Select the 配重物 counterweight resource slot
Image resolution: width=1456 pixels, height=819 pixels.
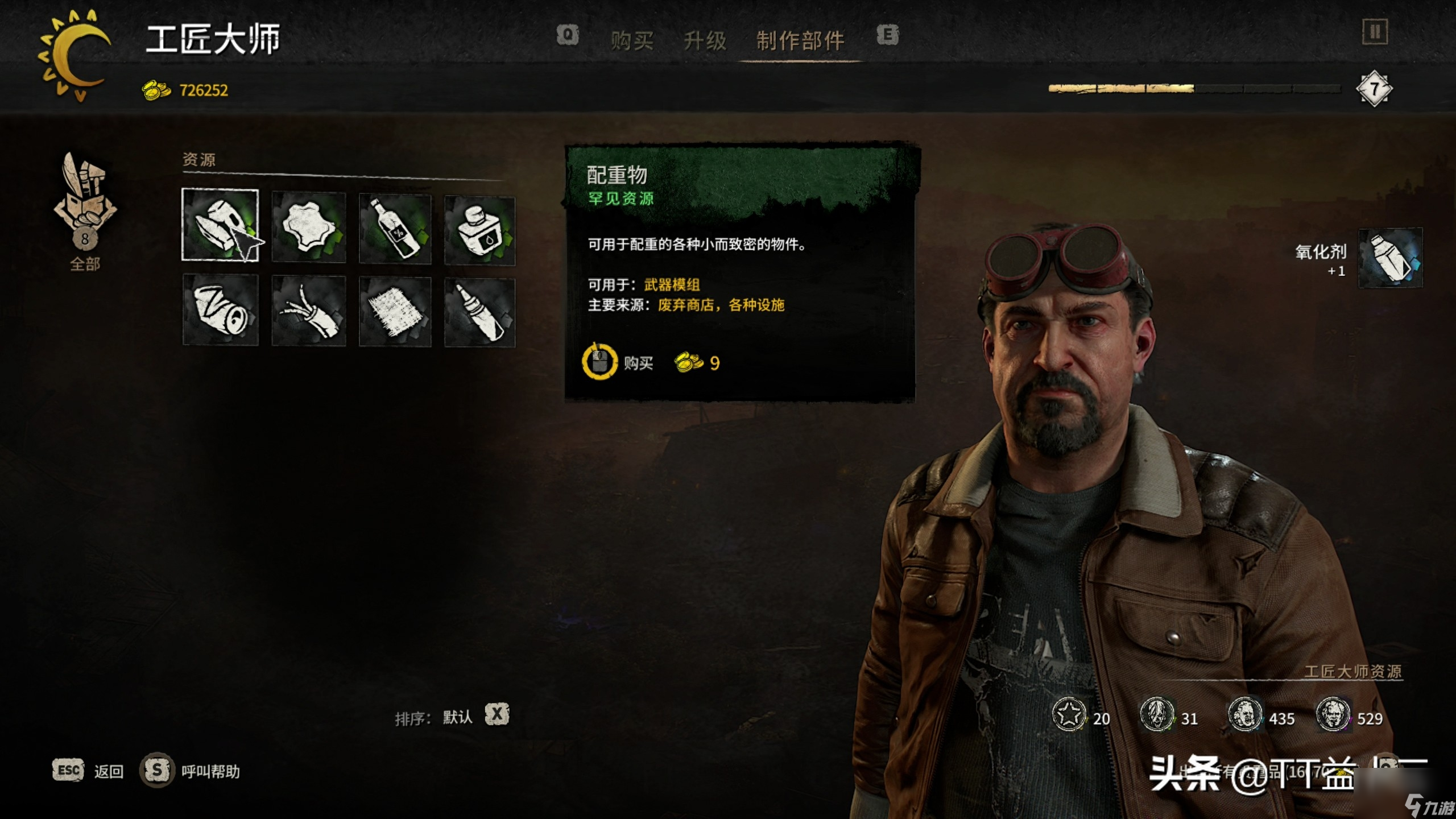point(220,225)
